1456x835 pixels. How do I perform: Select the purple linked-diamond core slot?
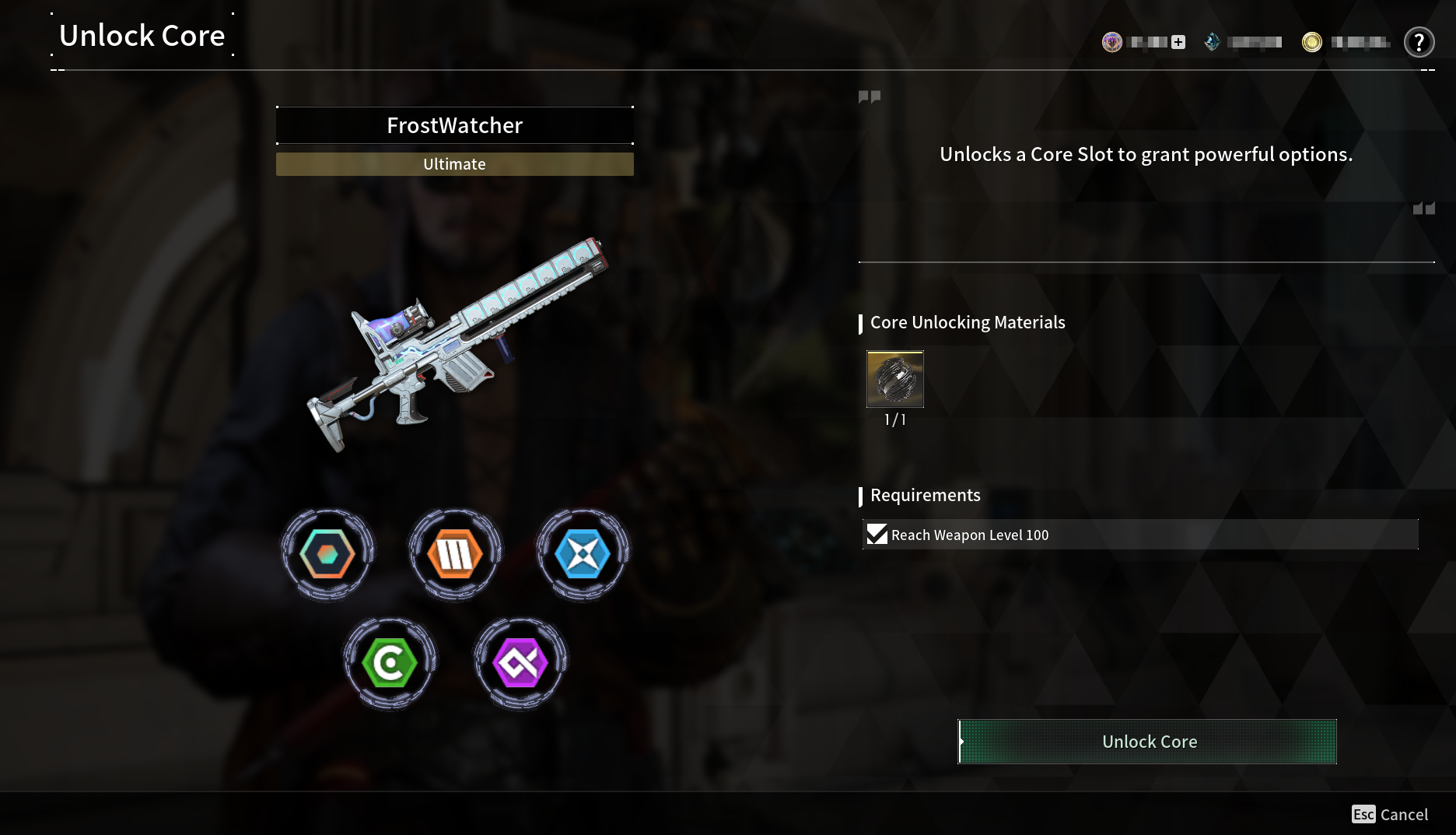pos(520,664)
